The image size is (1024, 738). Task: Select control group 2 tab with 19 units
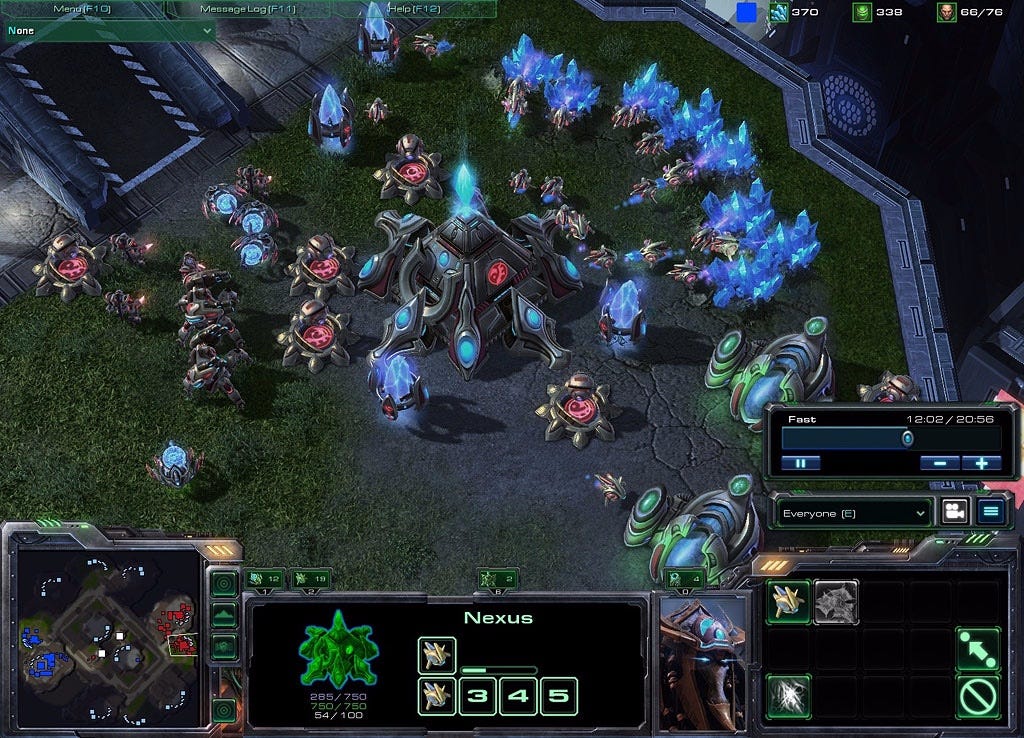click(312, 578)
